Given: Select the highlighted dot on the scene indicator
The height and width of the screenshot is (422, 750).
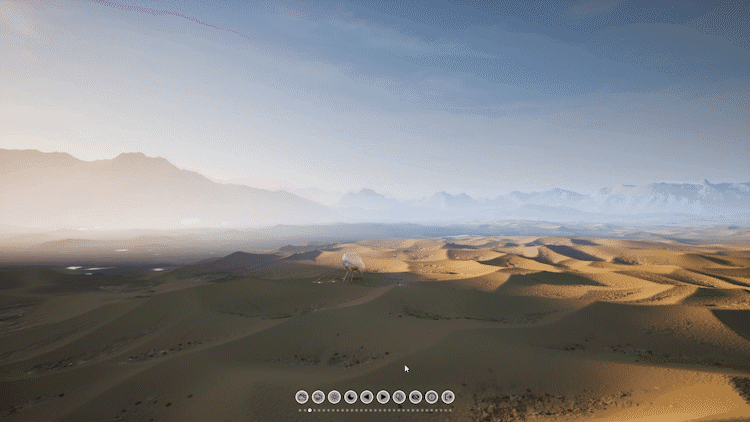Looking at the screenshot, I should click(x=310, y=410).
